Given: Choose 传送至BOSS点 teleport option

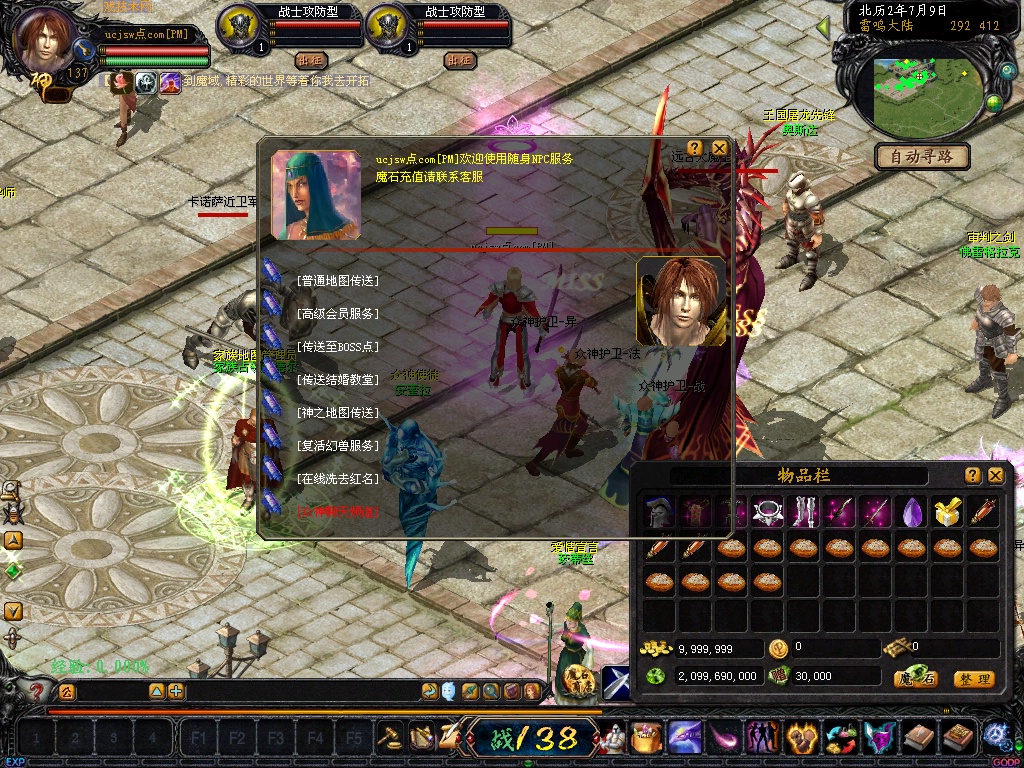Looking at the screenshot, I should click(337, 347).
